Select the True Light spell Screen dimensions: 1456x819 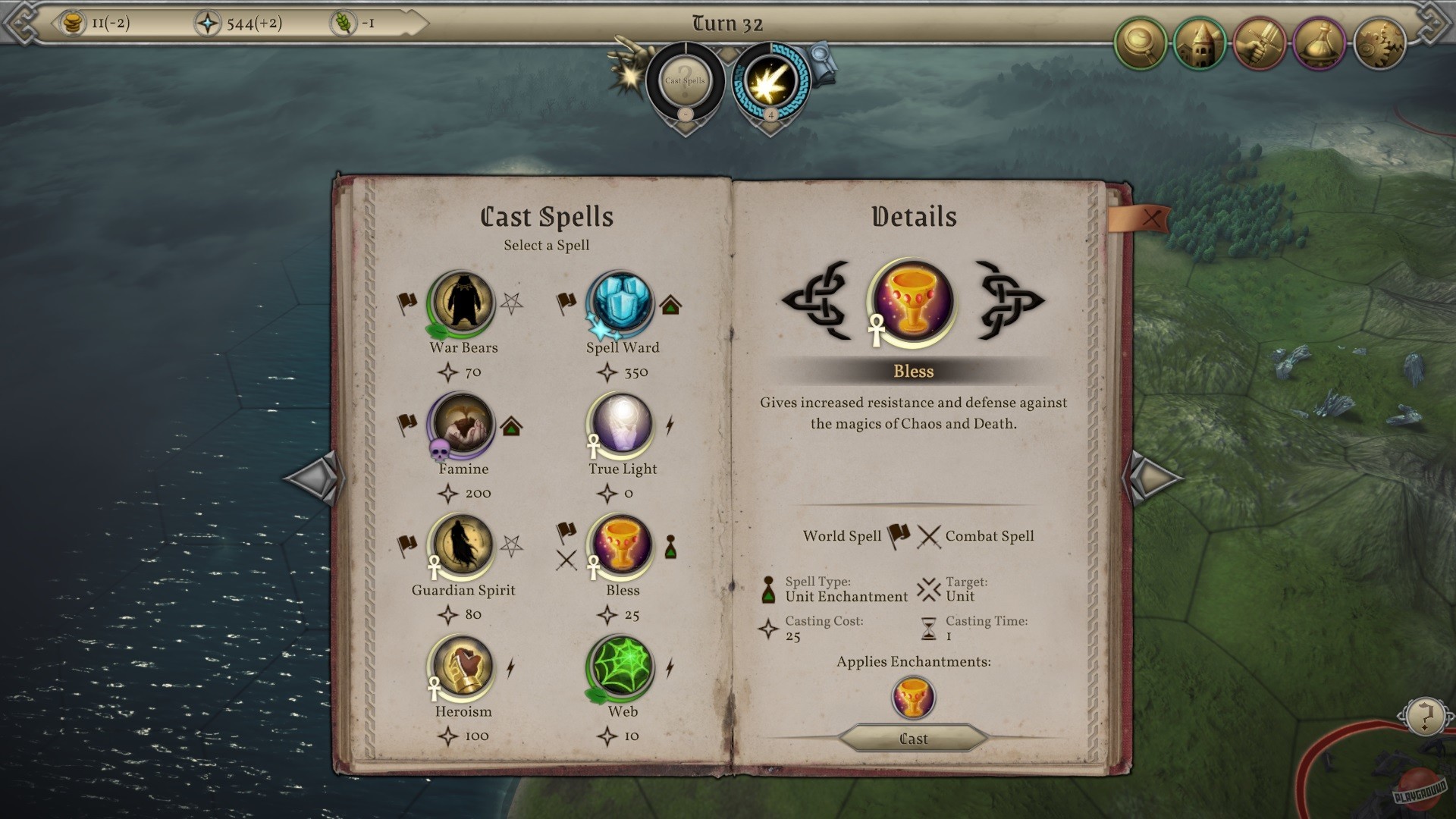(x=622, y=425)
